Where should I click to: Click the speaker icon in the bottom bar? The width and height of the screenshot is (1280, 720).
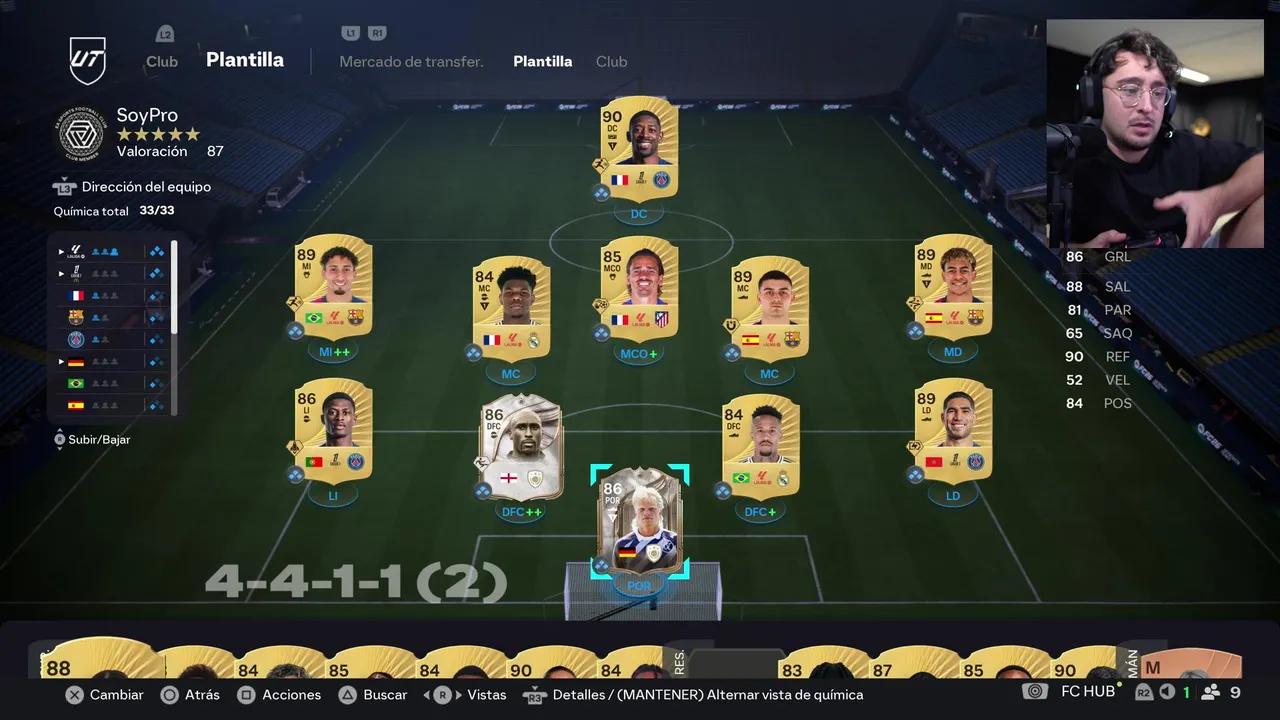1165,691
